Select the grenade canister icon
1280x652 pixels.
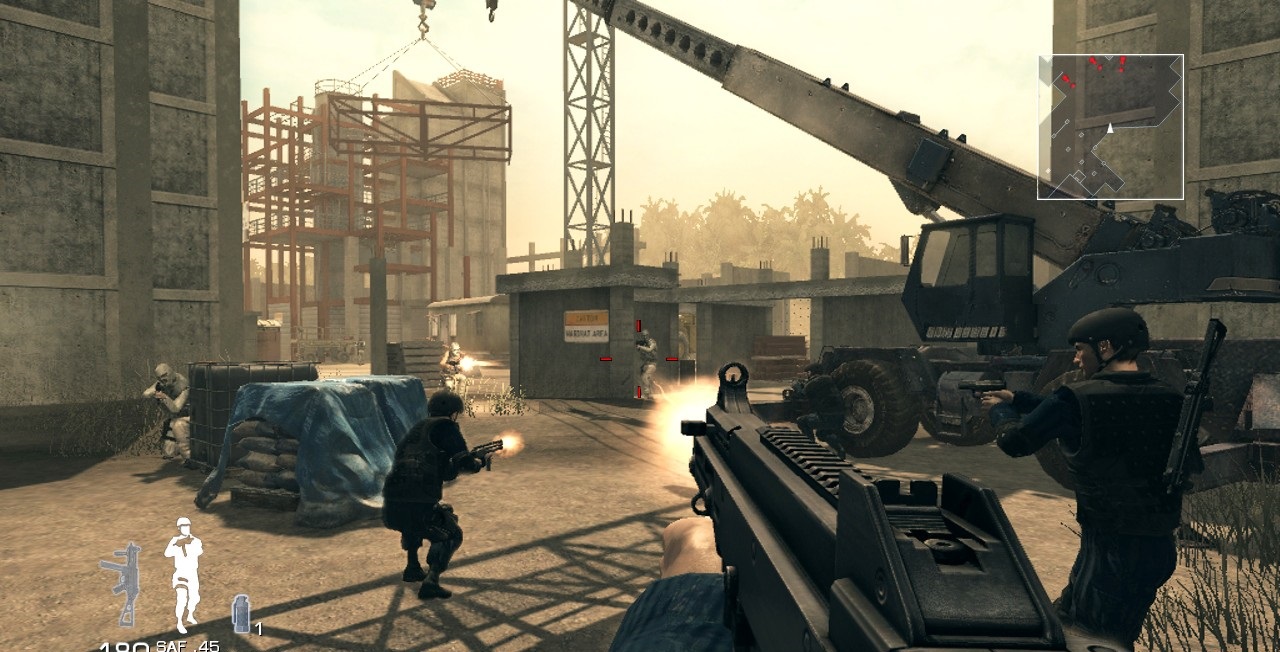(x=241, y=612)
